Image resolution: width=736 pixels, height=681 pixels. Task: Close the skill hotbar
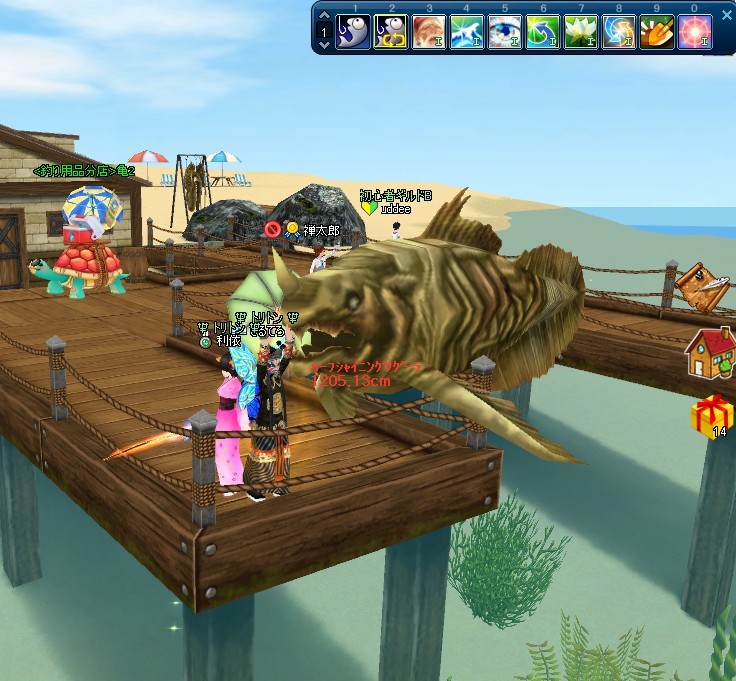click(x=726, y=16)
